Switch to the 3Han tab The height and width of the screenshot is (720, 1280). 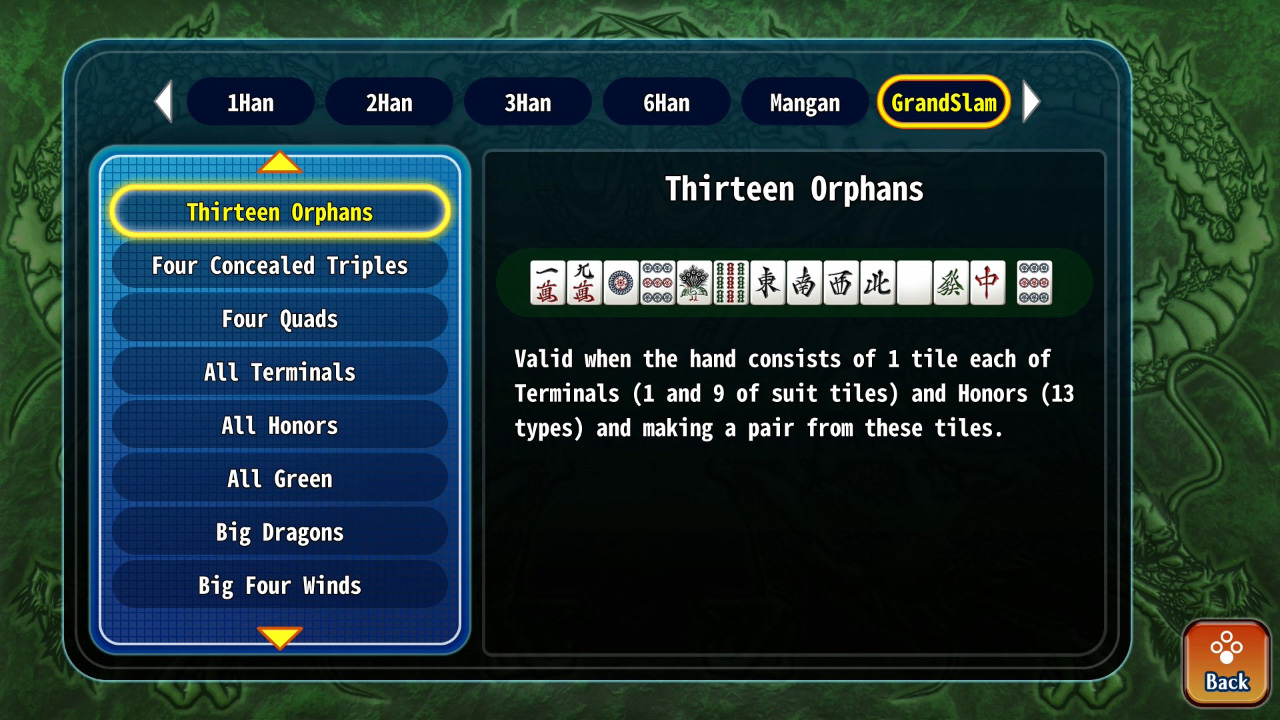527,101
